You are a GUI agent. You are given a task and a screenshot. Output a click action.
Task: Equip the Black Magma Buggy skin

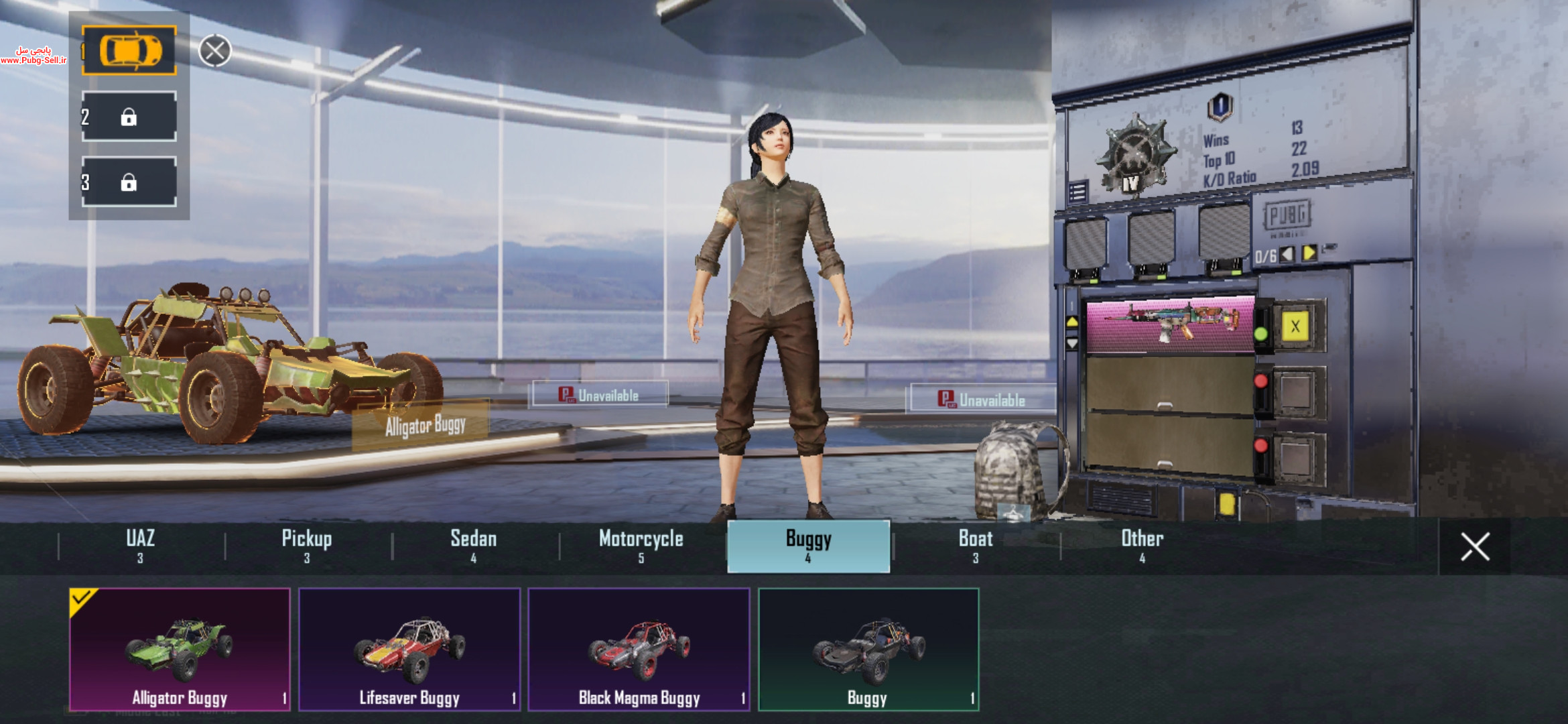pyautogui.click(x=639, y=649)
